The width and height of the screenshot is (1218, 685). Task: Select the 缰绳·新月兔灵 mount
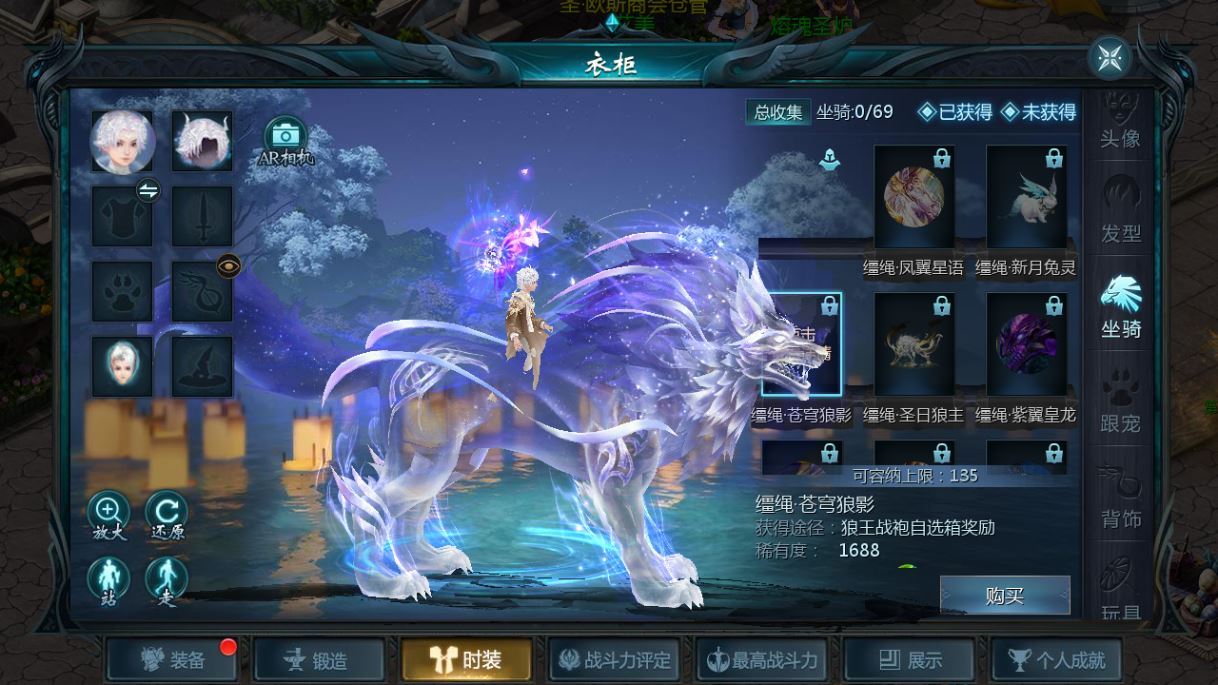click(1026, 199)
